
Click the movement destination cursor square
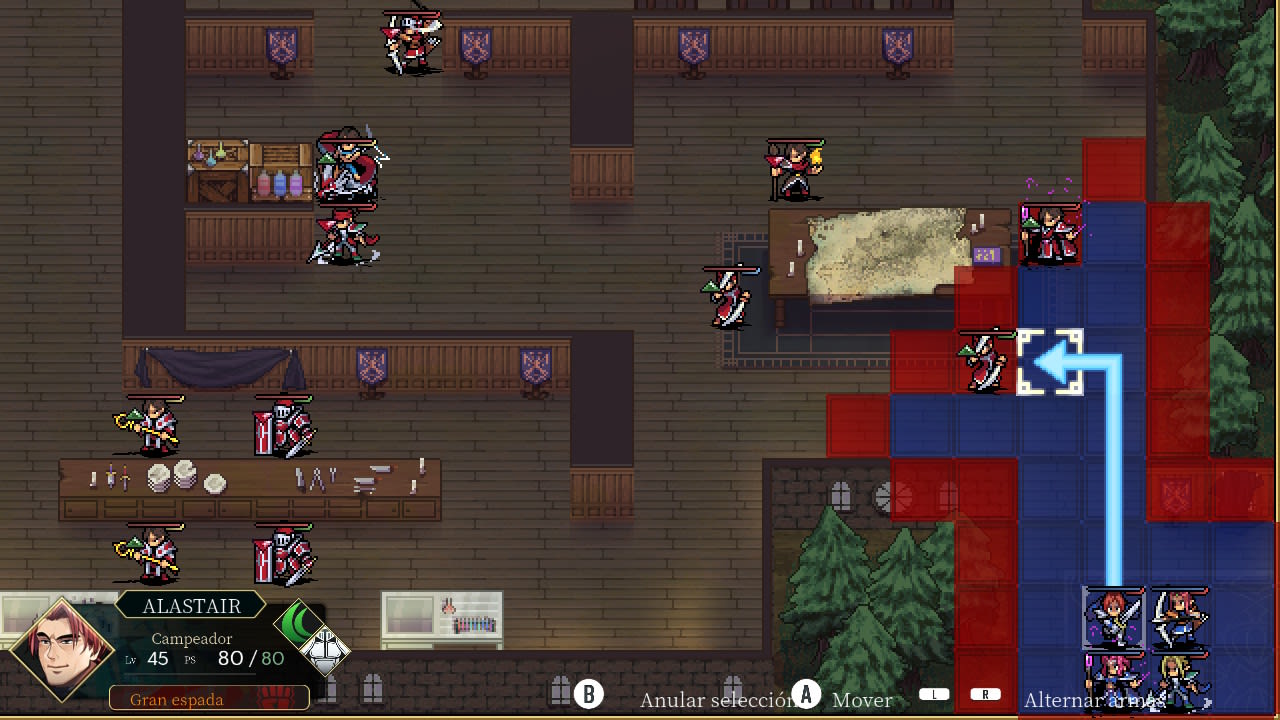click(1050, 362)
